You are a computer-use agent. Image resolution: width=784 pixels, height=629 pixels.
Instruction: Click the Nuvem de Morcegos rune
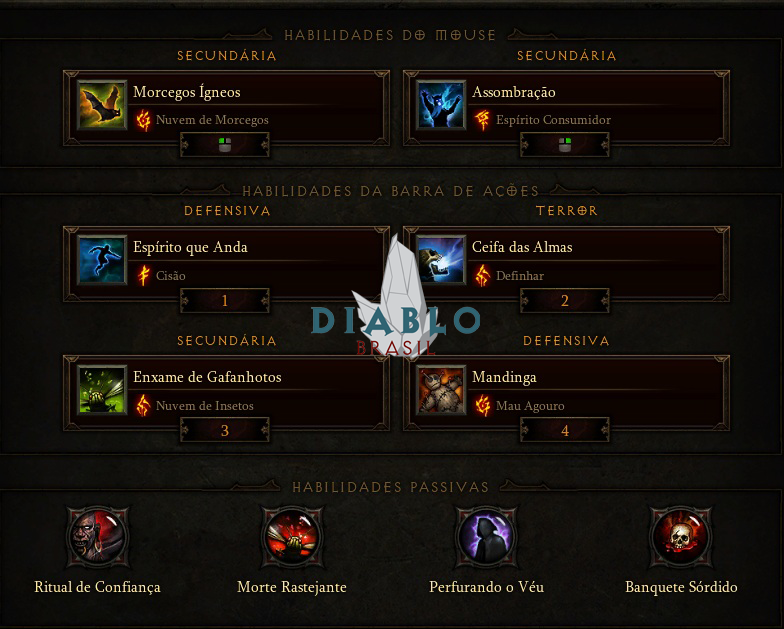tap(212, 120)
